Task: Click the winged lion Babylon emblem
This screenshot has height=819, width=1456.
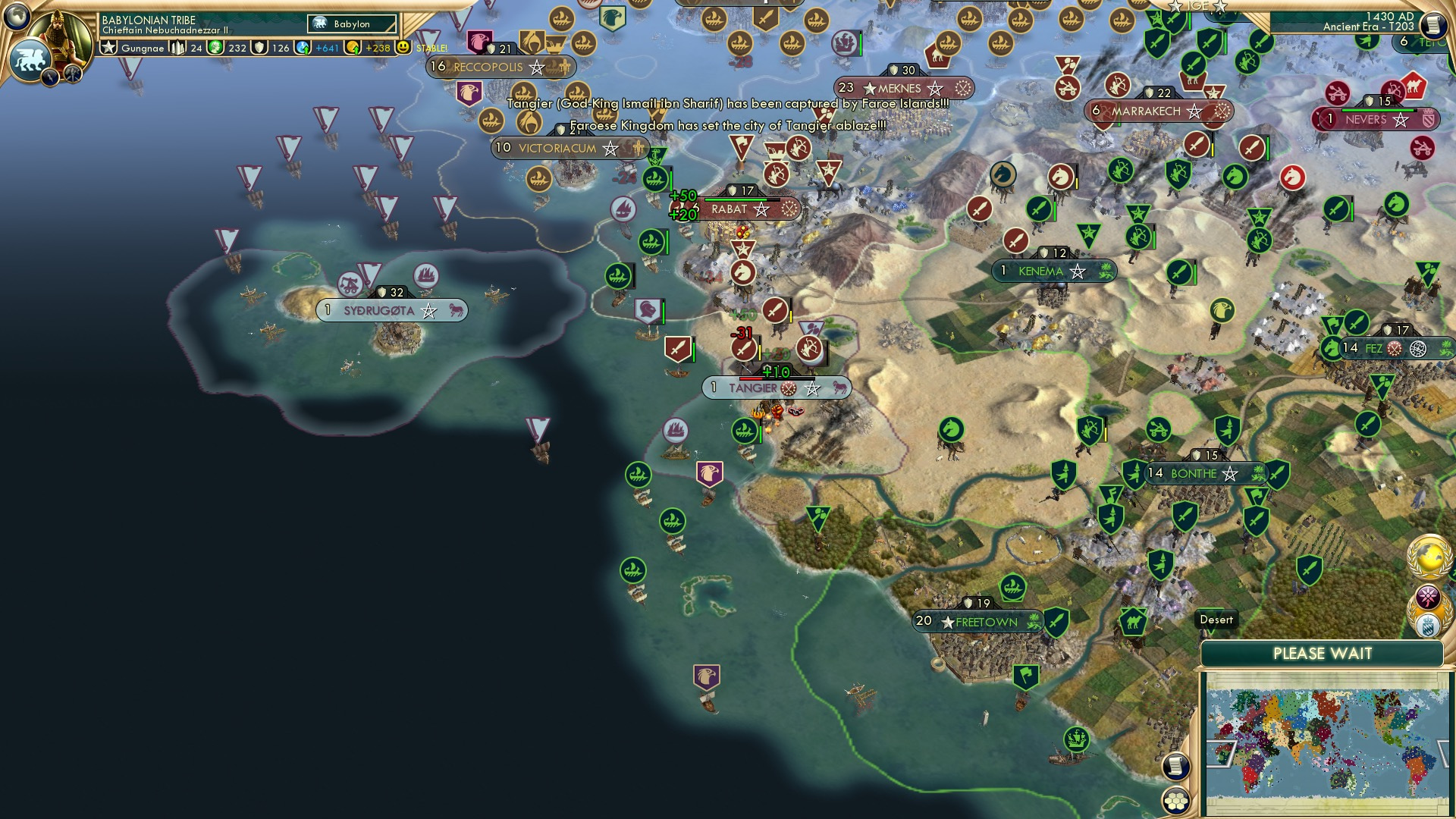Action: pos(29,61)
